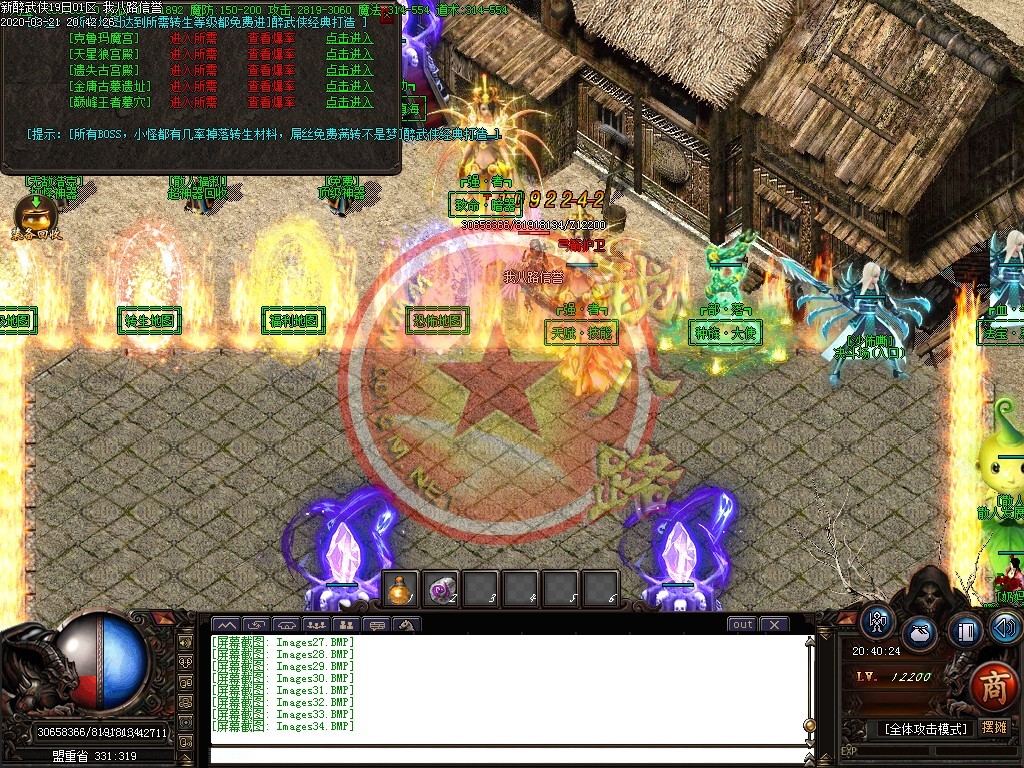Click the 摆摊 stall button
This screenshot has height=768, width=1024.
pos(994,729)
